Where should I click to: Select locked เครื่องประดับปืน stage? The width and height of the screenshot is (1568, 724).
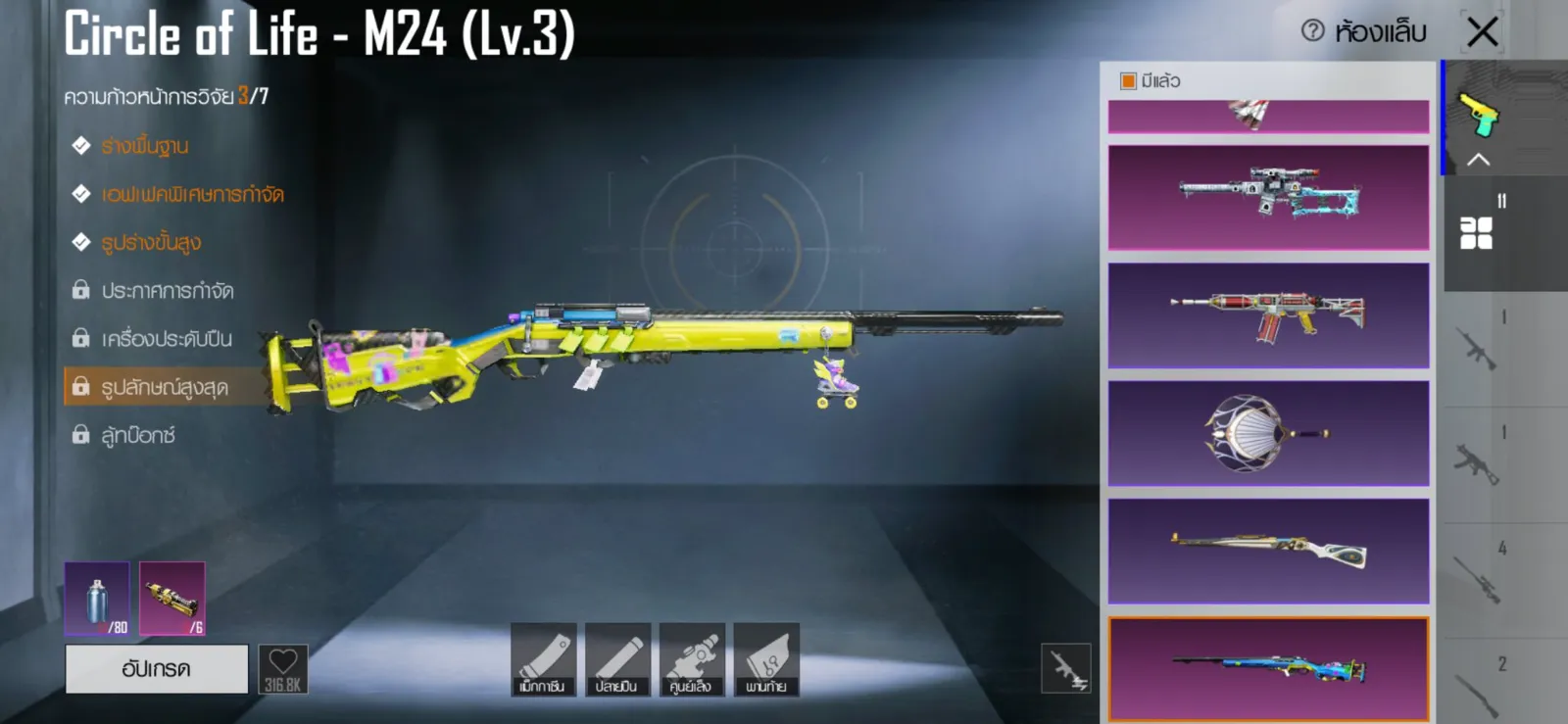pyautogui.click(x=167, y=339)
